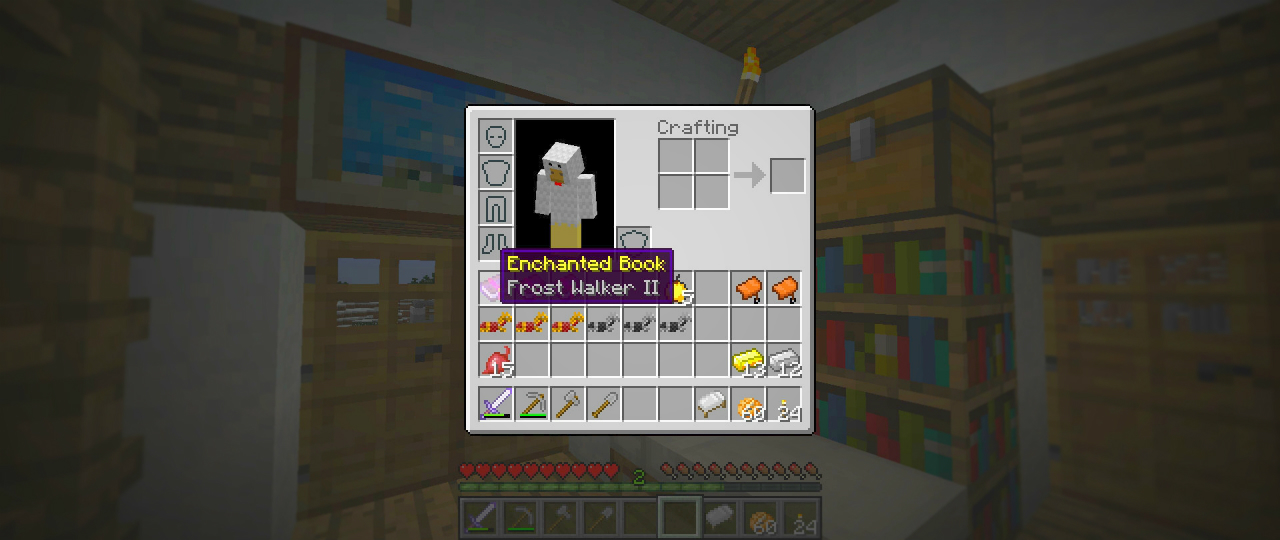
Task: Pick up the white bed in the inventory
Action: coord(712,405)
